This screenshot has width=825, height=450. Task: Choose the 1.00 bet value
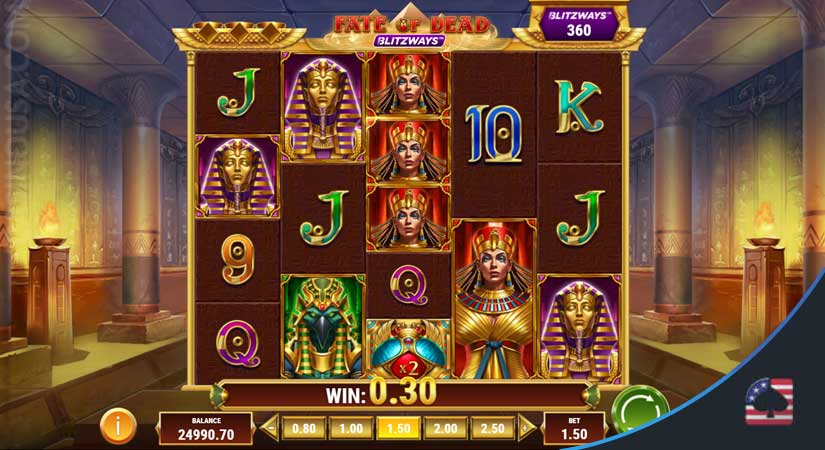coord(349,429)
